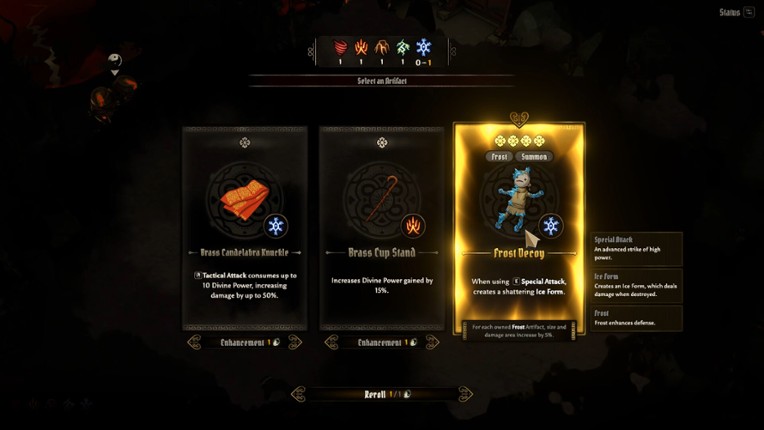764x430 pixels.
Task: Click the red claw element icon
Action: click(340, 46)
